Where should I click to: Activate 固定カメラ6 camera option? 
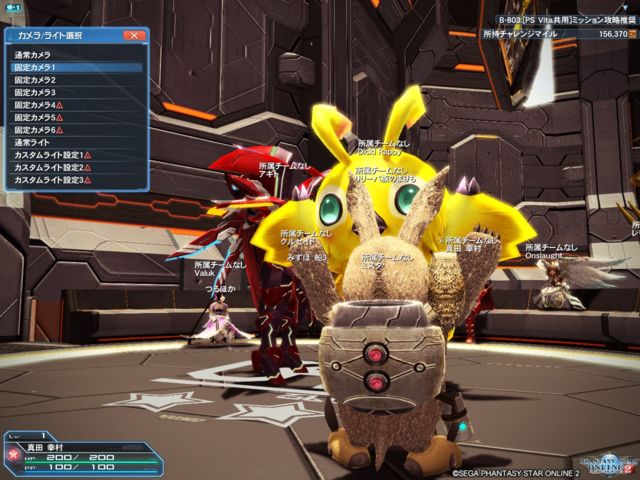38,130
